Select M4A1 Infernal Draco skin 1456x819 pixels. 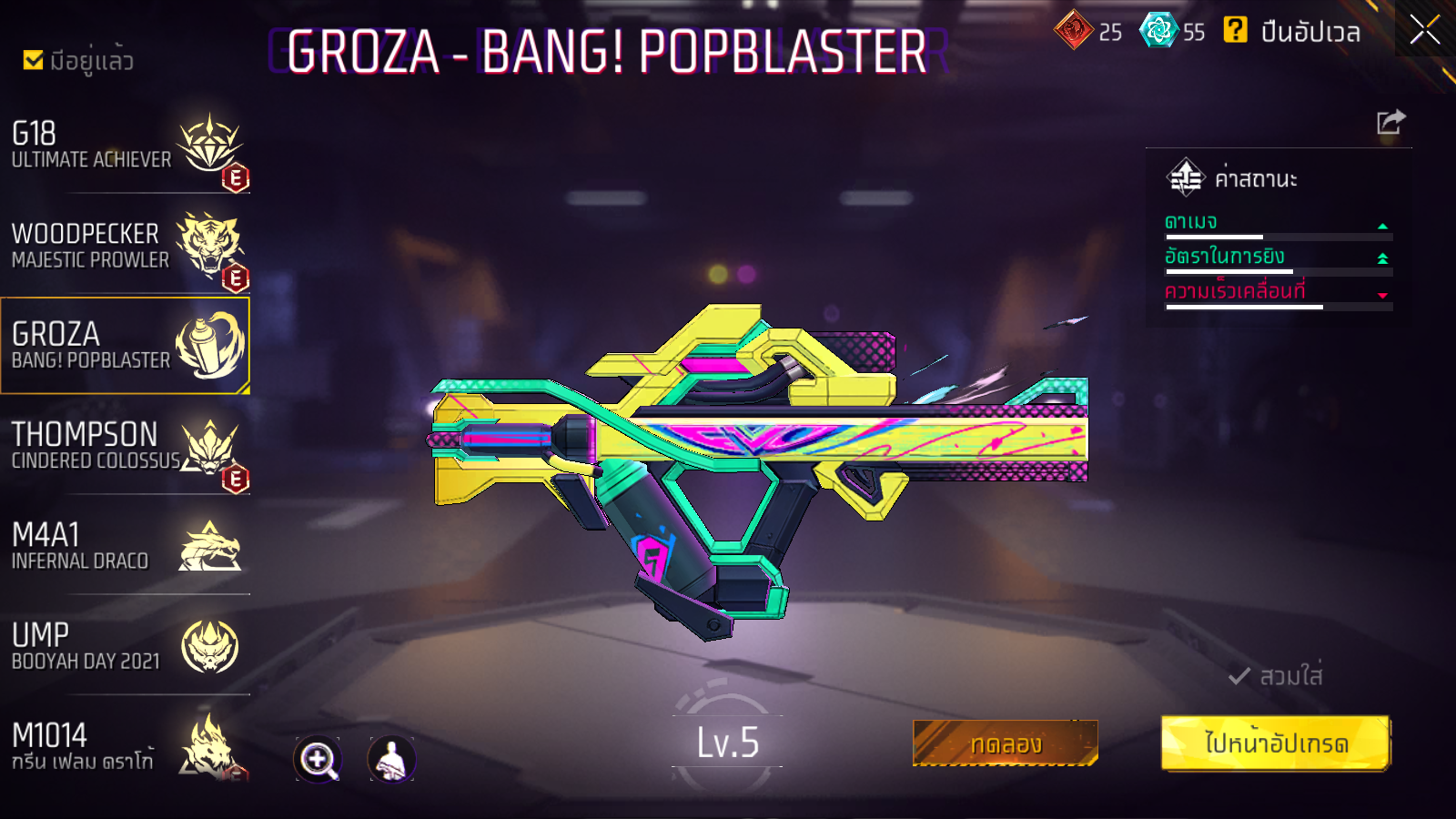[125, 546]
